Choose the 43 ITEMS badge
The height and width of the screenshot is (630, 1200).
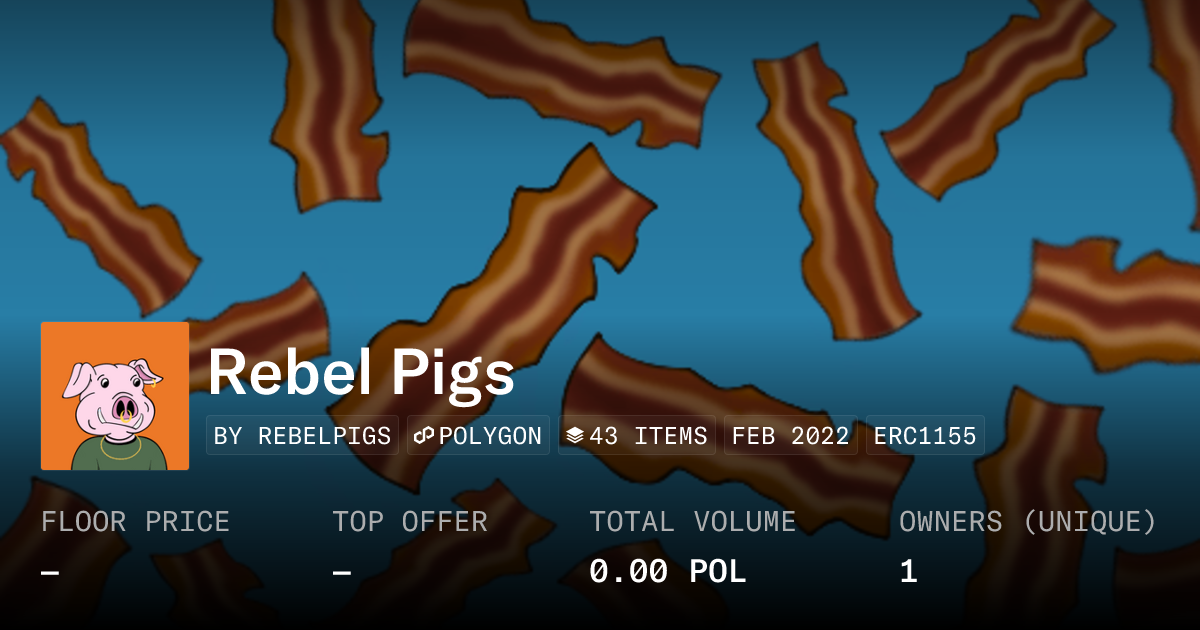click(636, 436)
